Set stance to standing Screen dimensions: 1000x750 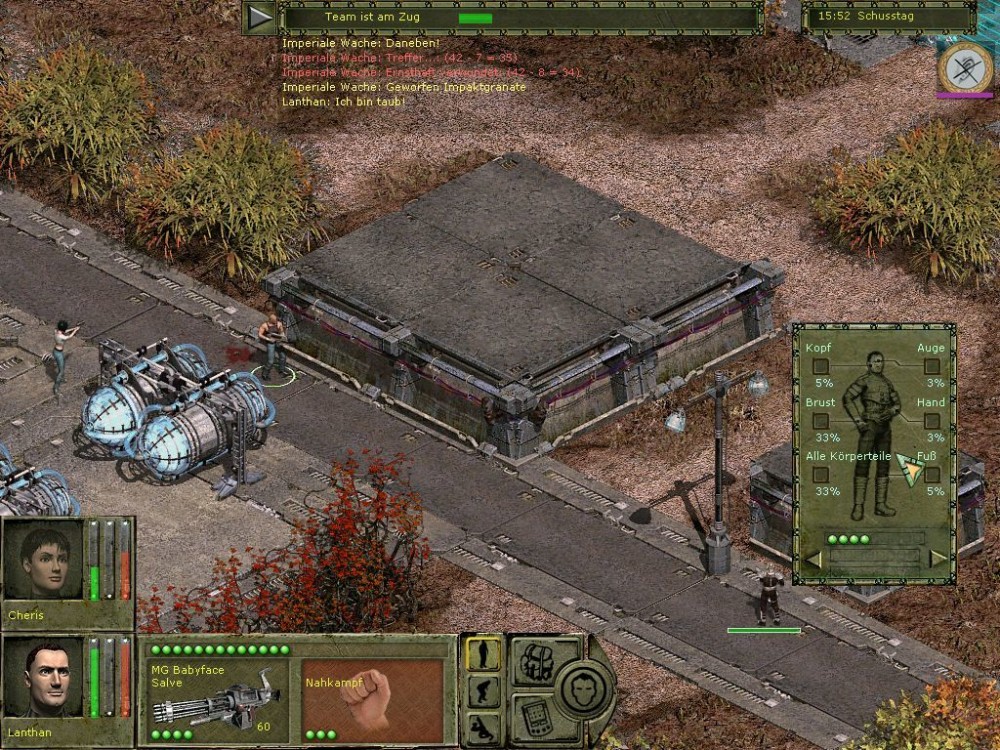(x=484, y=655)
